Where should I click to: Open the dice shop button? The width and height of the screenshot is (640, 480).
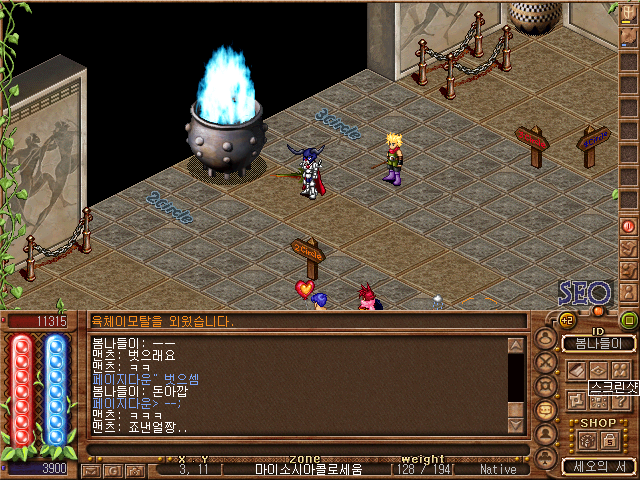587,440
